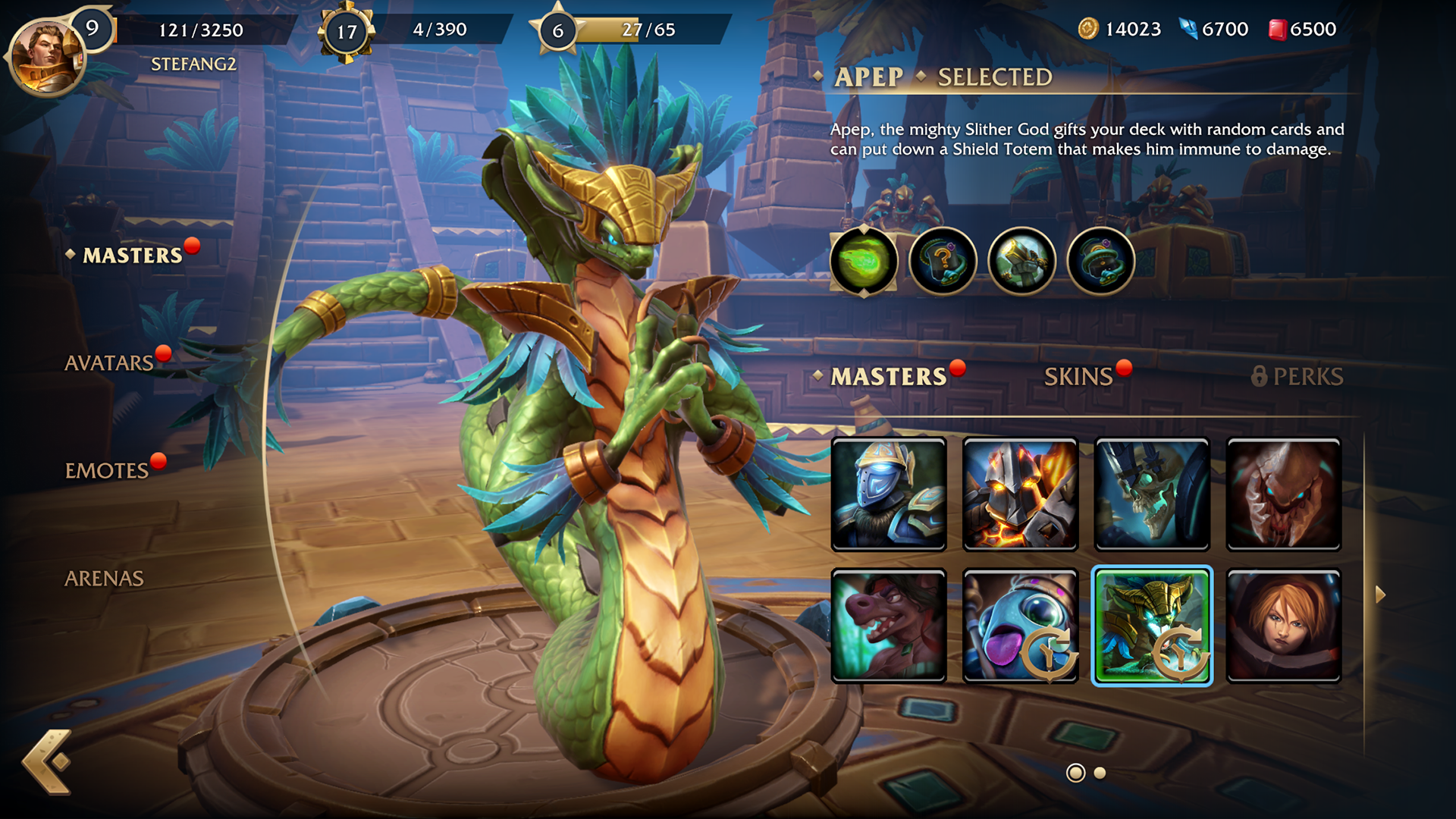This screenshot has width=1456, height=819.
Task: Select the armored knight master thumbnail
Action: [x=889, y=494]
